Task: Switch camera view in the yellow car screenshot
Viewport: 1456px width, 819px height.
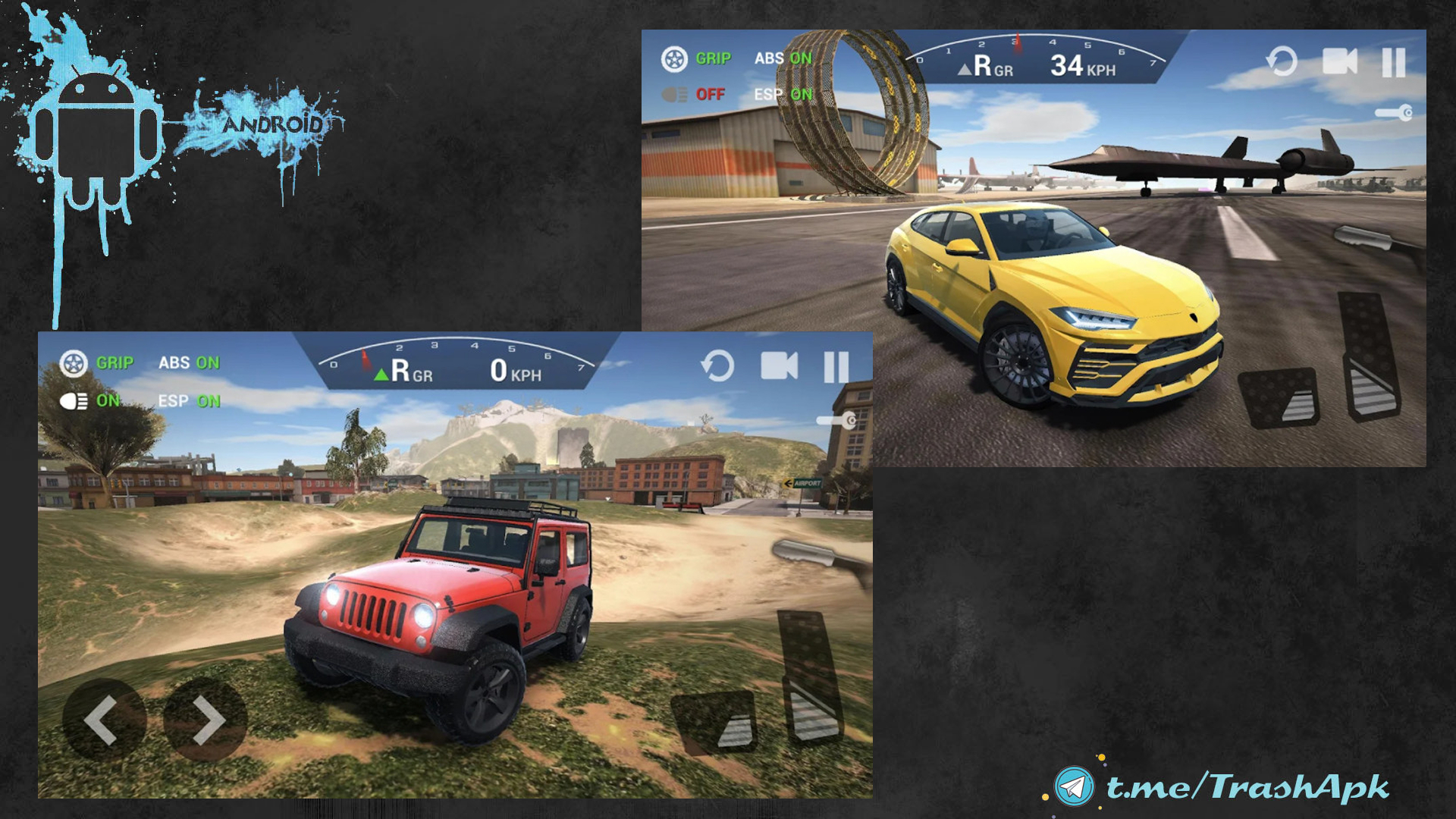Action: [x=1339, y=61]
